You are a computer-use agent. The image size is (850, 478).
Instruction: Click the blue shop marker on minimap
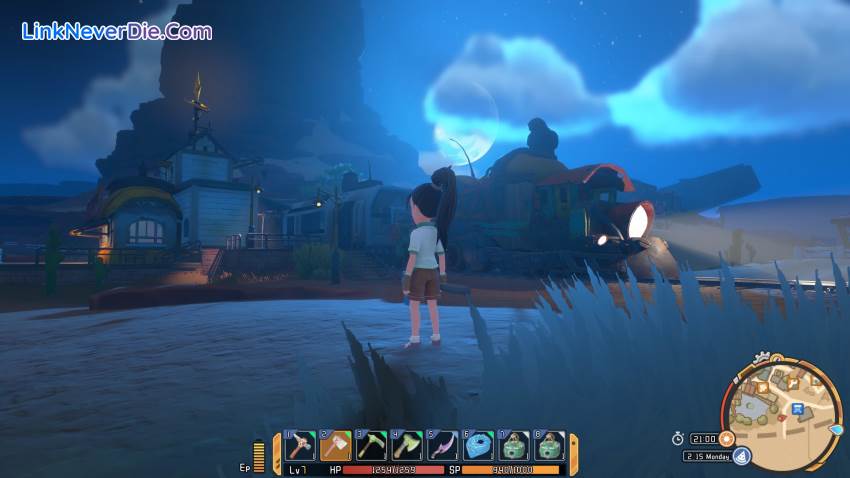click(797, 408)
